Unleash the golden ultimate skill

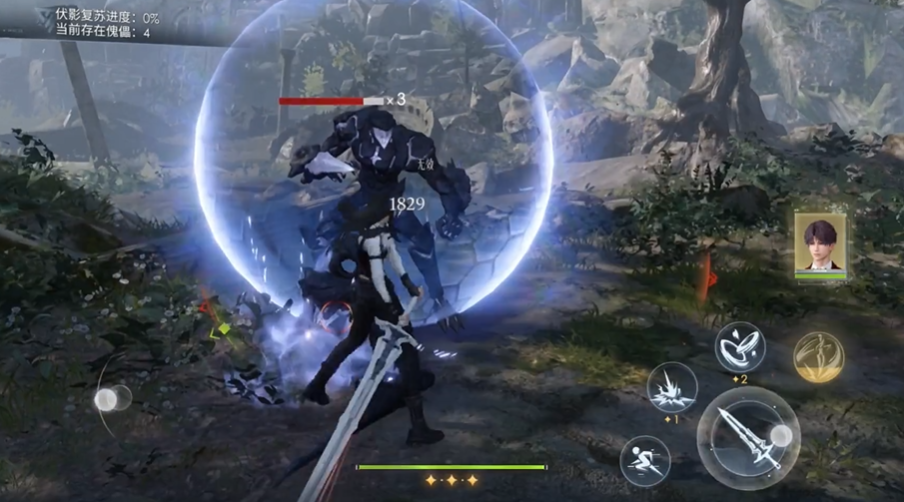tap(818, 357)
